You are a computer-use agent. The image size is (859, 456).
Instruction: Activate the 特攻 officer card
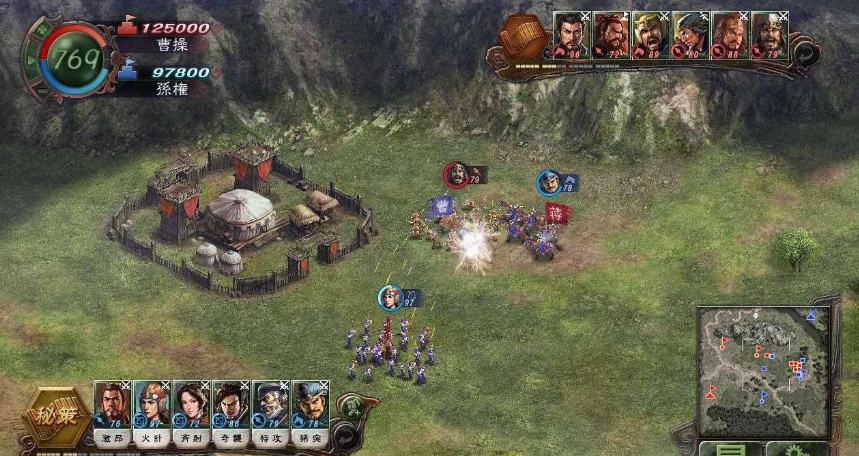click(270, 405)
